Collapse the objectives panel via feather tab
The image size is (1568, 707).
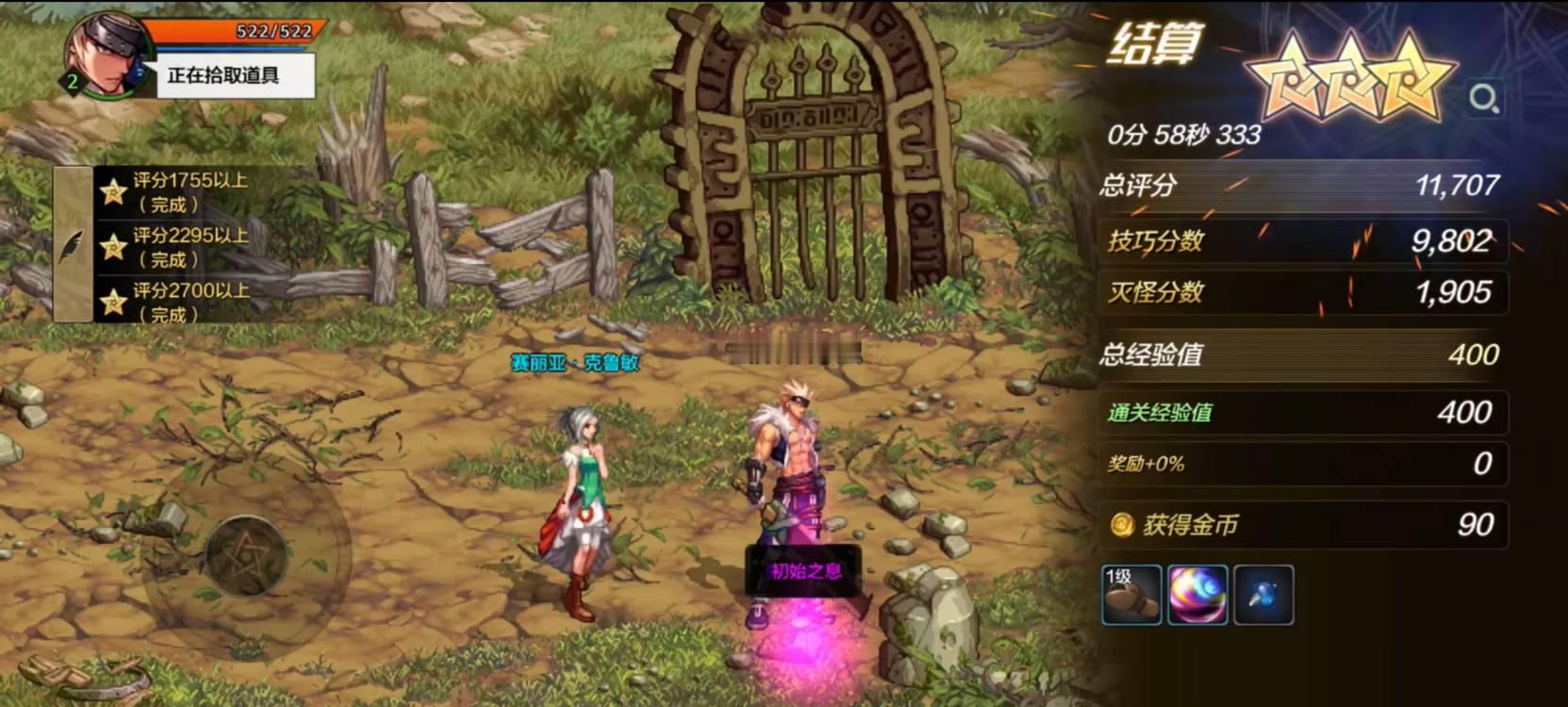coord(73,245)
